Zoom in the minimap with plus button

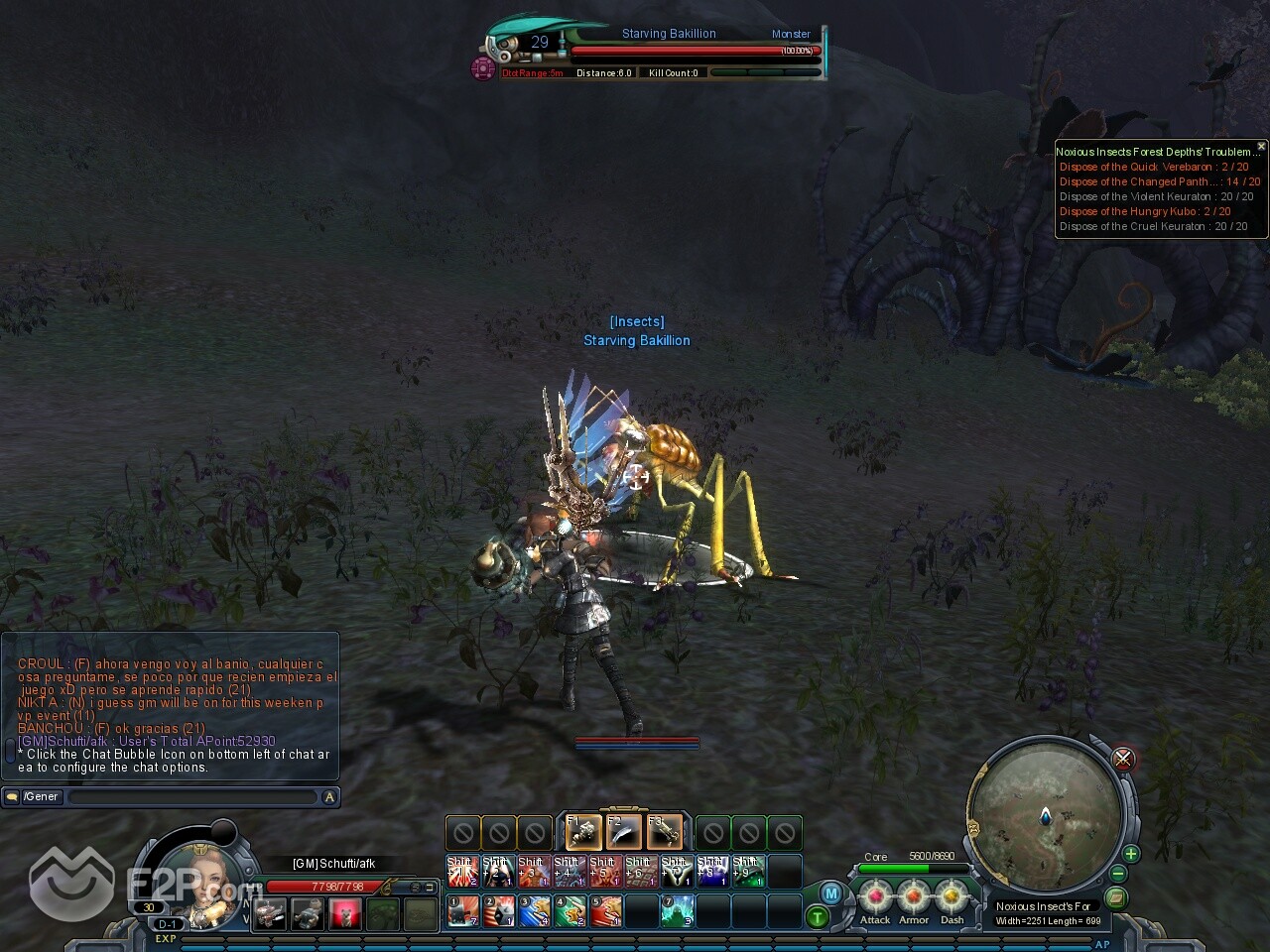(1130, 854)
